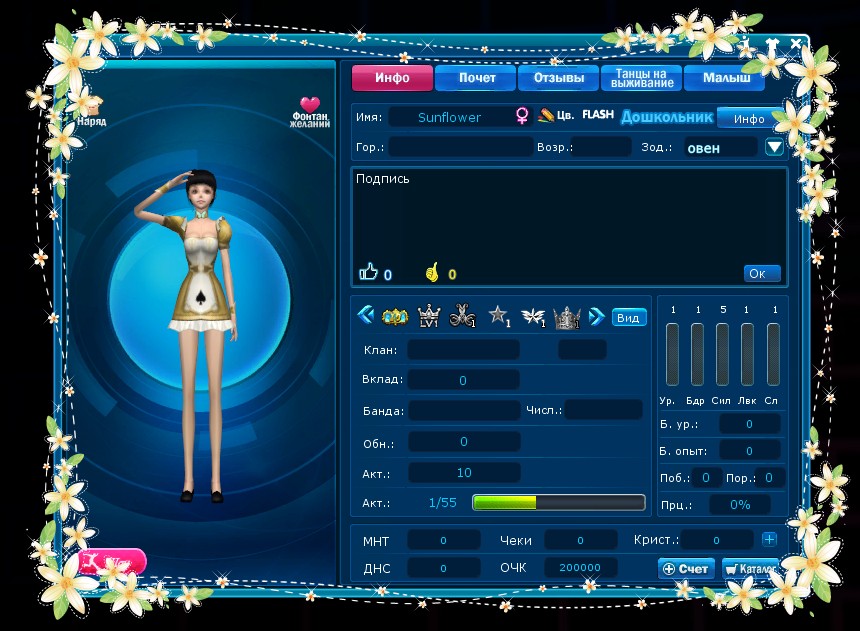Confirm the signature with Ок
Image resolution: width=860 pixels, height=631 pixels.
[762, 273]
